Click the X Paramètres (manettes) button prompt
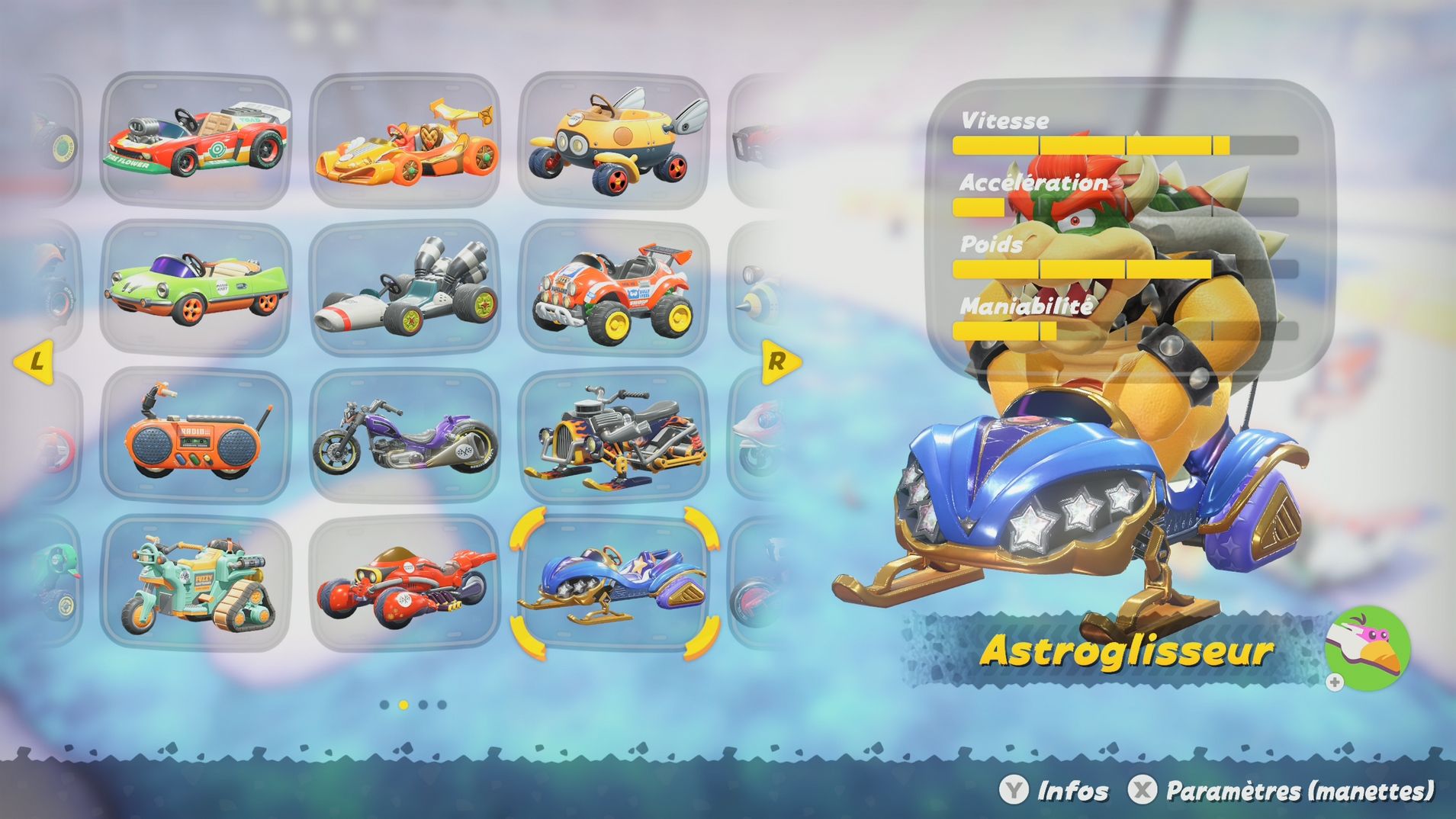 (1279, 789)
